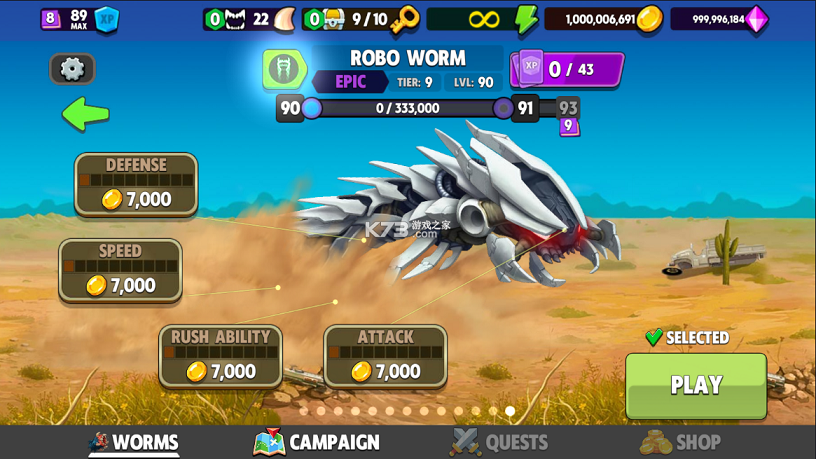816x459 pixels.
Task: Switch to the Worms tab
Action: click(x=134, y=442)
